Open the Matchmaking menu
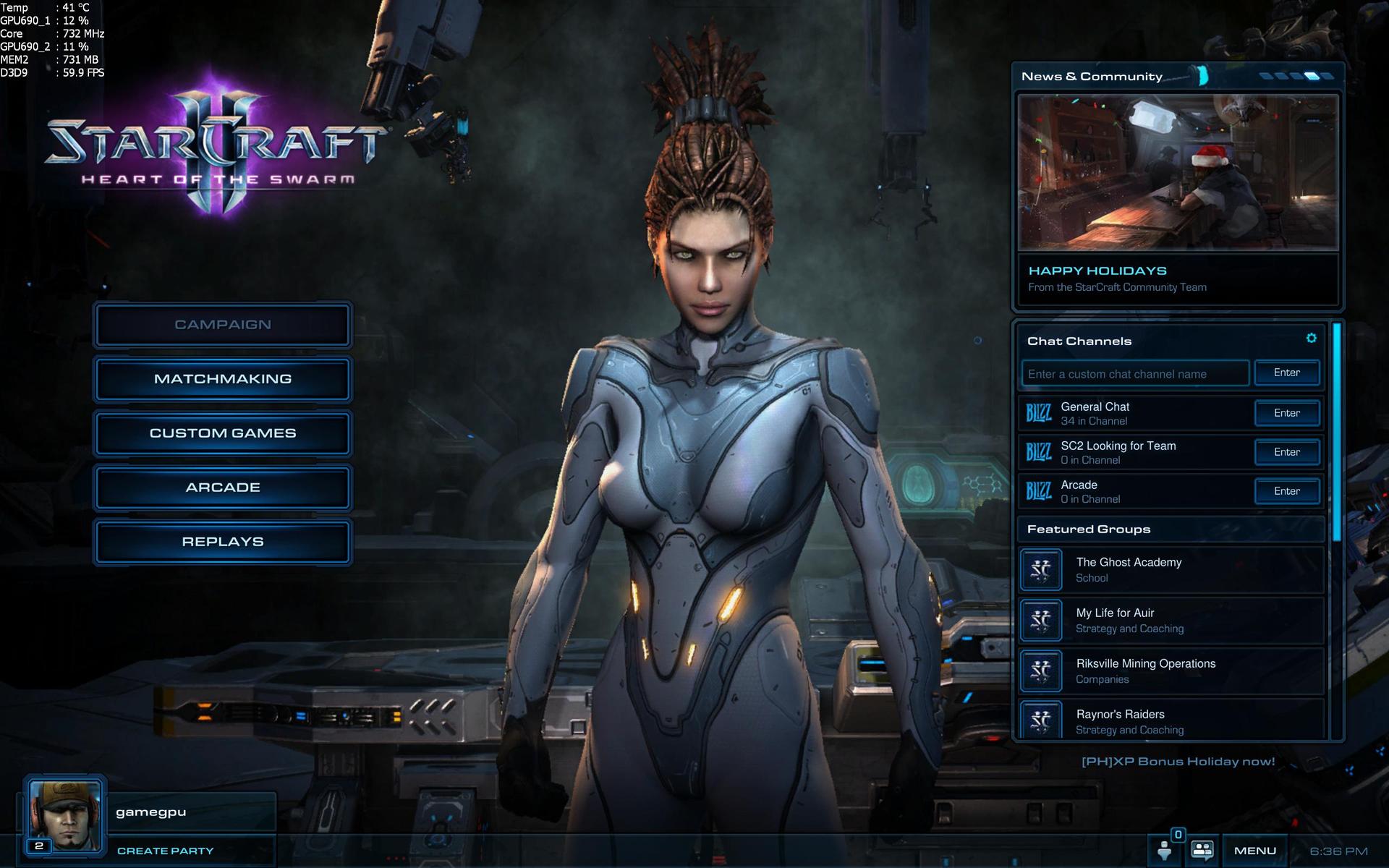The image size is (1389, 868). coord(223,379)
